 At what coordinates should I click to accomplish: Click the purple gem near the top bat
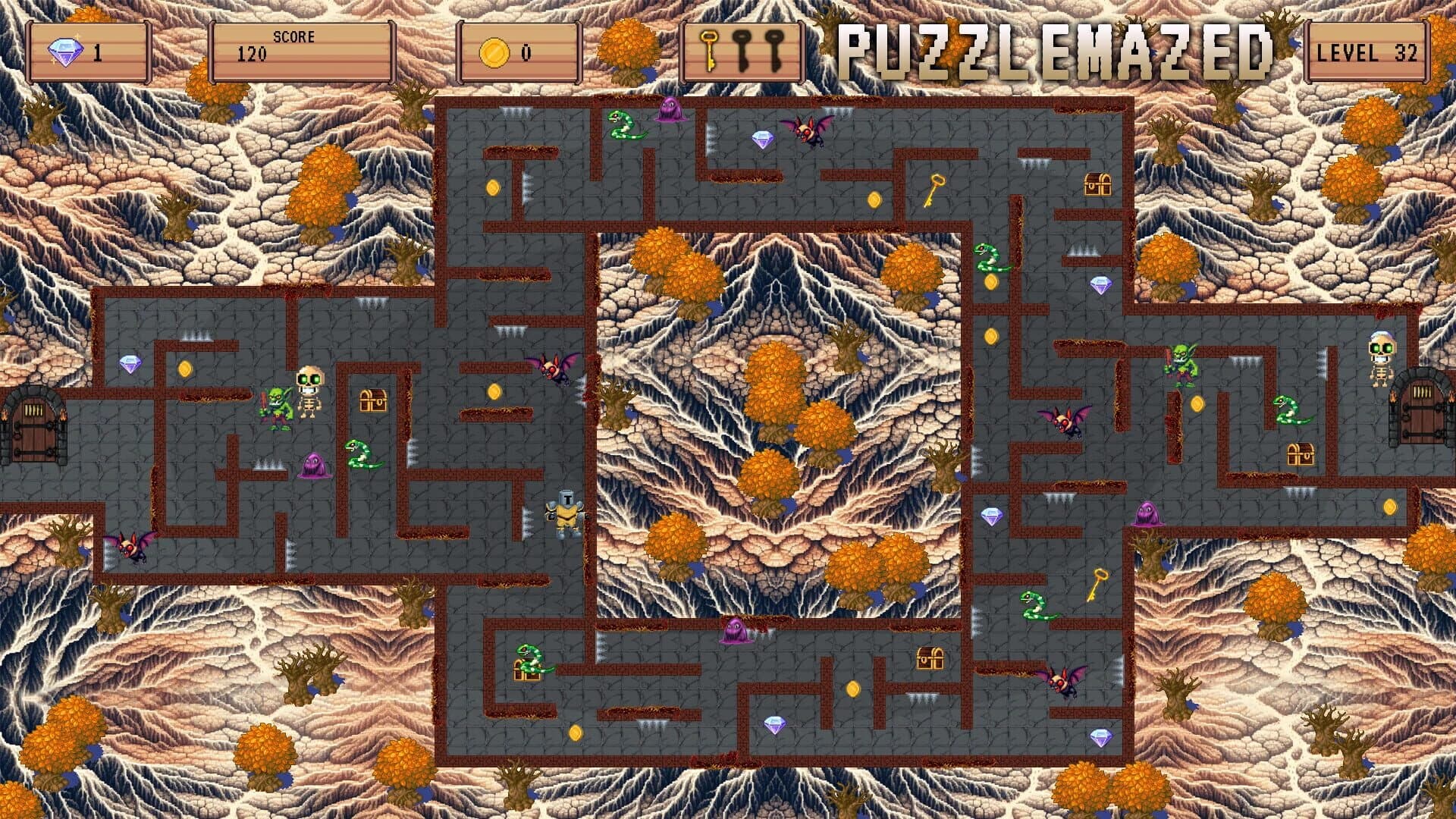tap(763, 139)
